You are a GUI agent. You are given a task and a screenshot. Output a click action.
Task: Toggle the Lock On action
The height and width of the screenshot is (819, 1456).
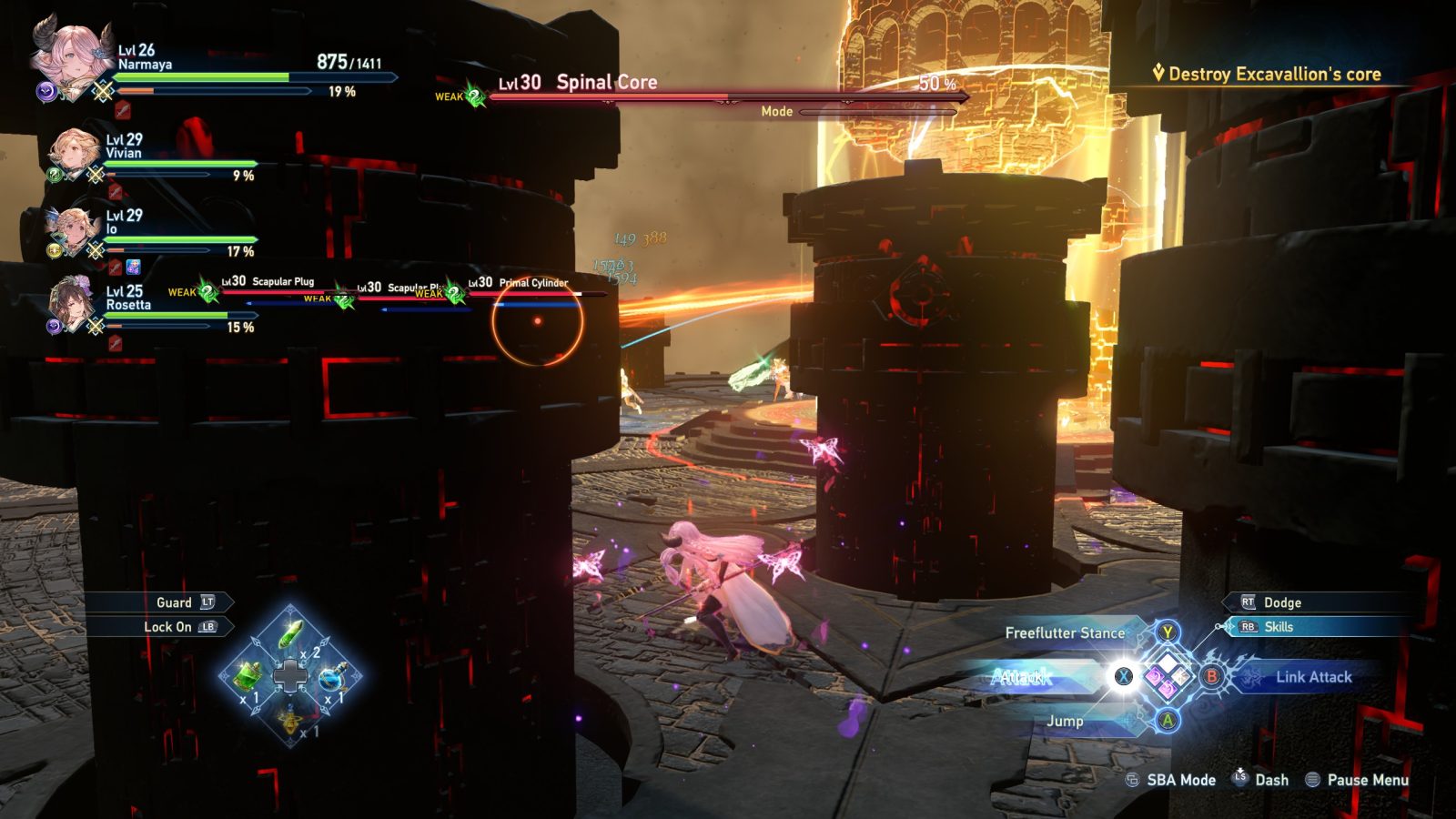(168, 627)
